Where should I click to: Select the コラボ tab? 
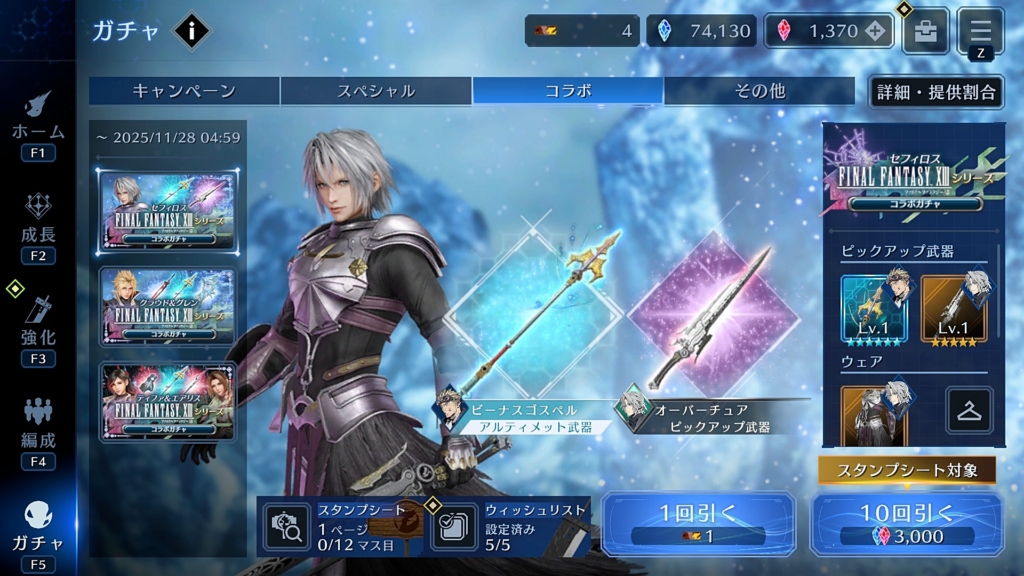tap(567, 91)
